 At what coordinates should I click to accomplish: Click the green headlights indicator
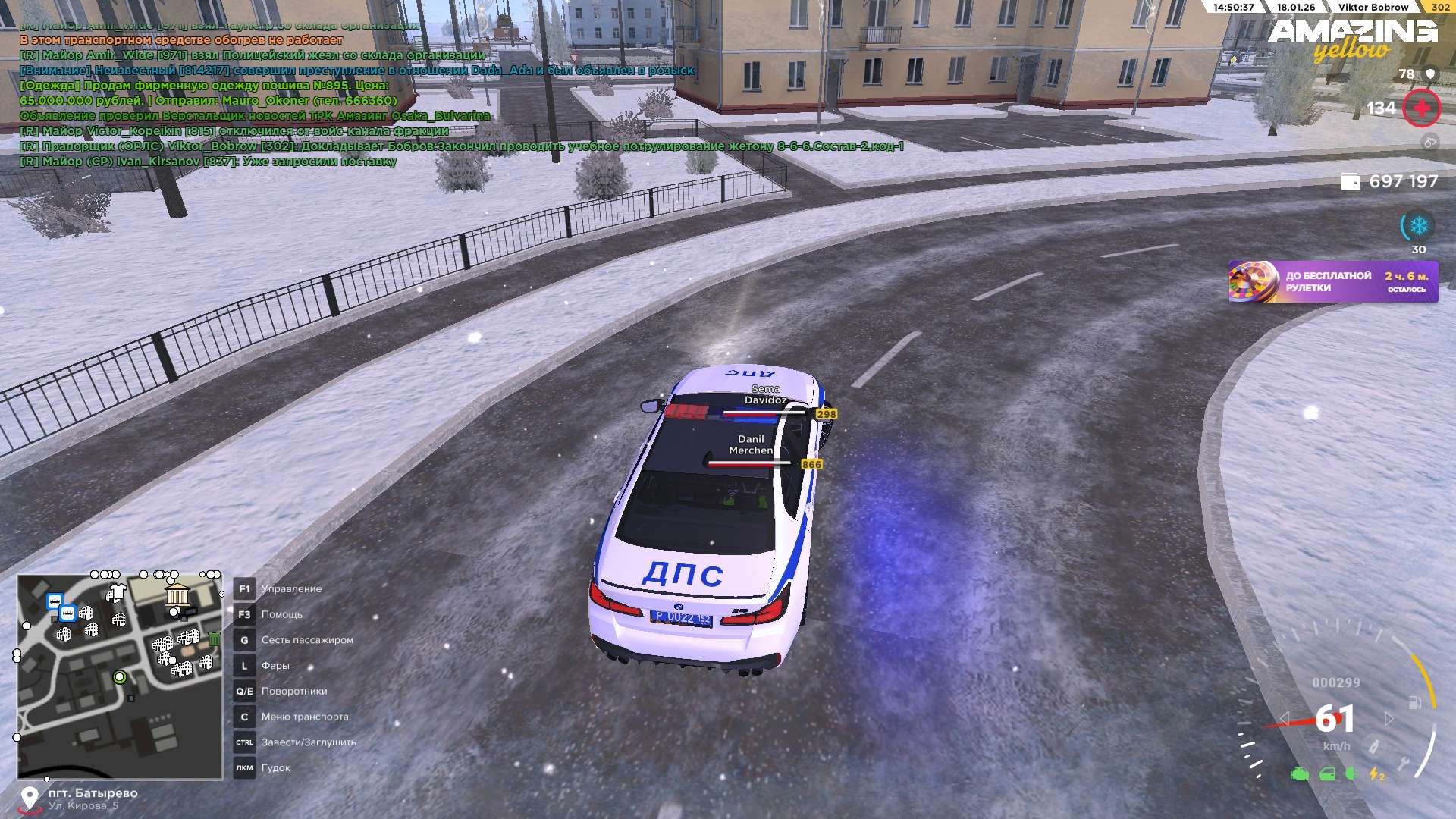coord(1352,774)
